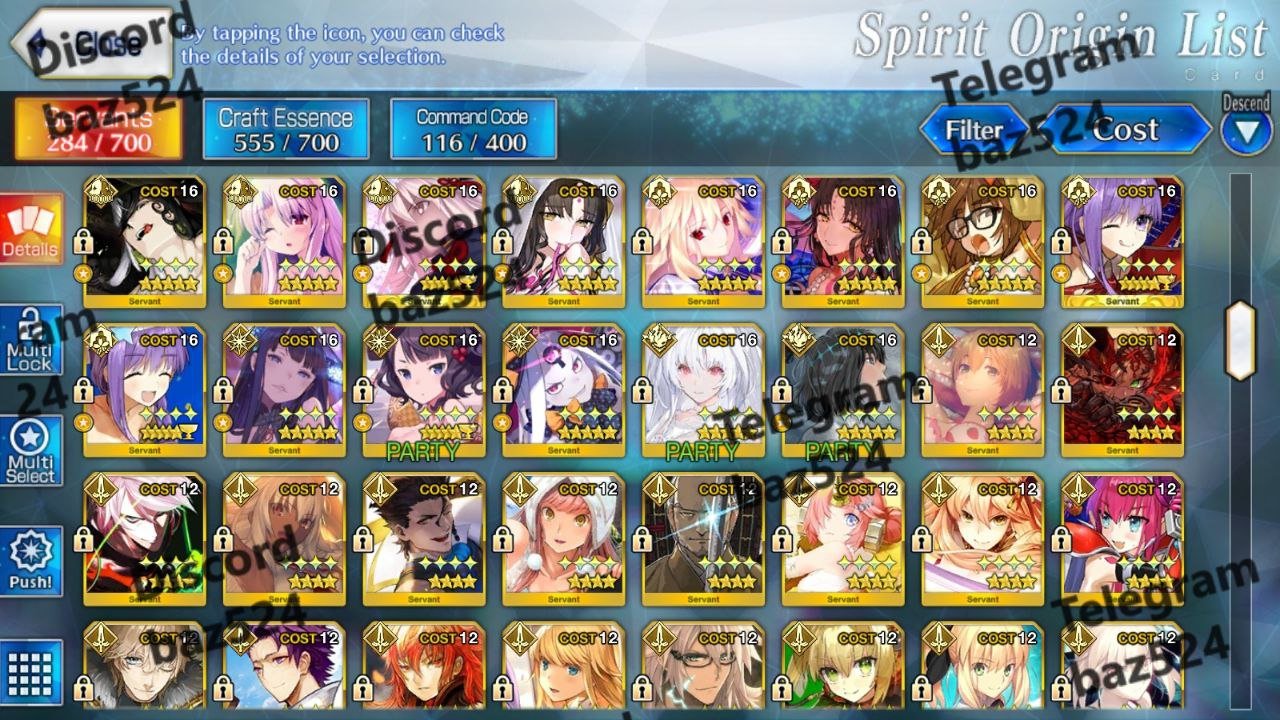This screenshot has width=1280, height=720.
Task: Change the Cost sort setting
Action: pos(1127,130)
